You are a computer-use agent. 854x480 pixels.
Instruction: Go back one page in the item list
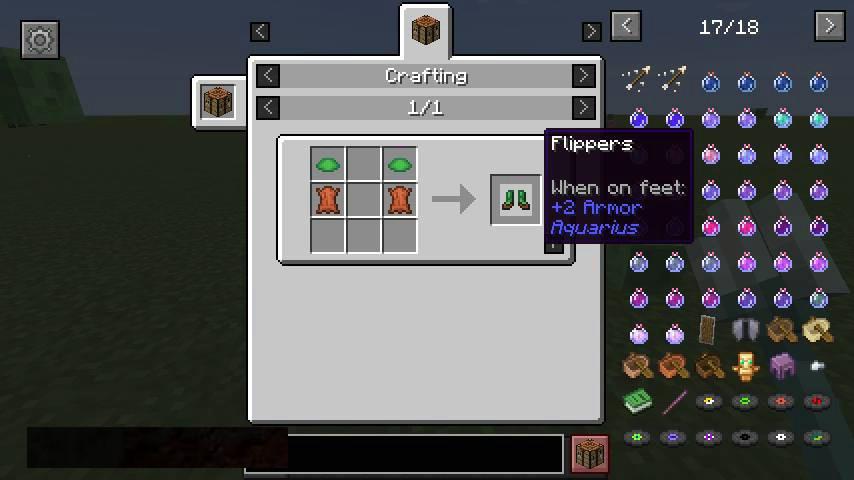pos(626,26)
